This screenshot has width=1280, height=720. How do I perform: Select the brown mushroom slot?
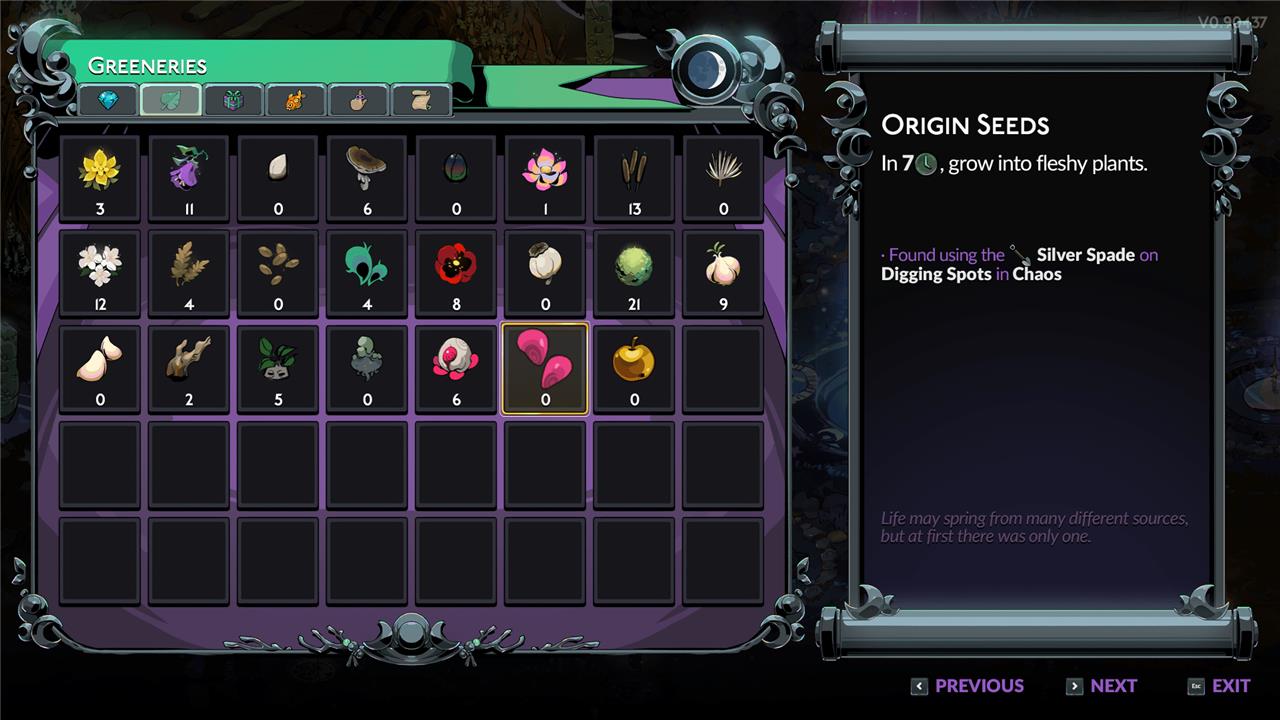[367, 177]
